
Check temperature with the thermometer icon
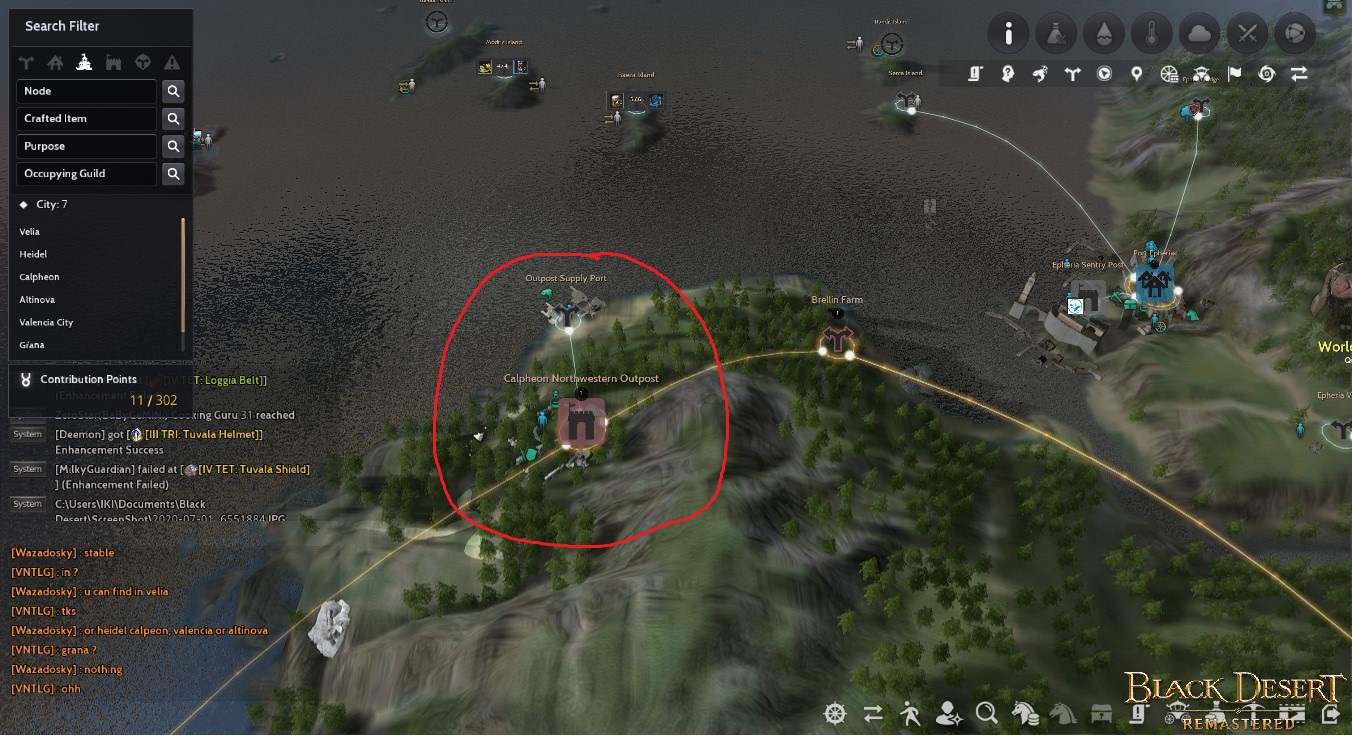pyautogui.click(x=1152, y=33)
